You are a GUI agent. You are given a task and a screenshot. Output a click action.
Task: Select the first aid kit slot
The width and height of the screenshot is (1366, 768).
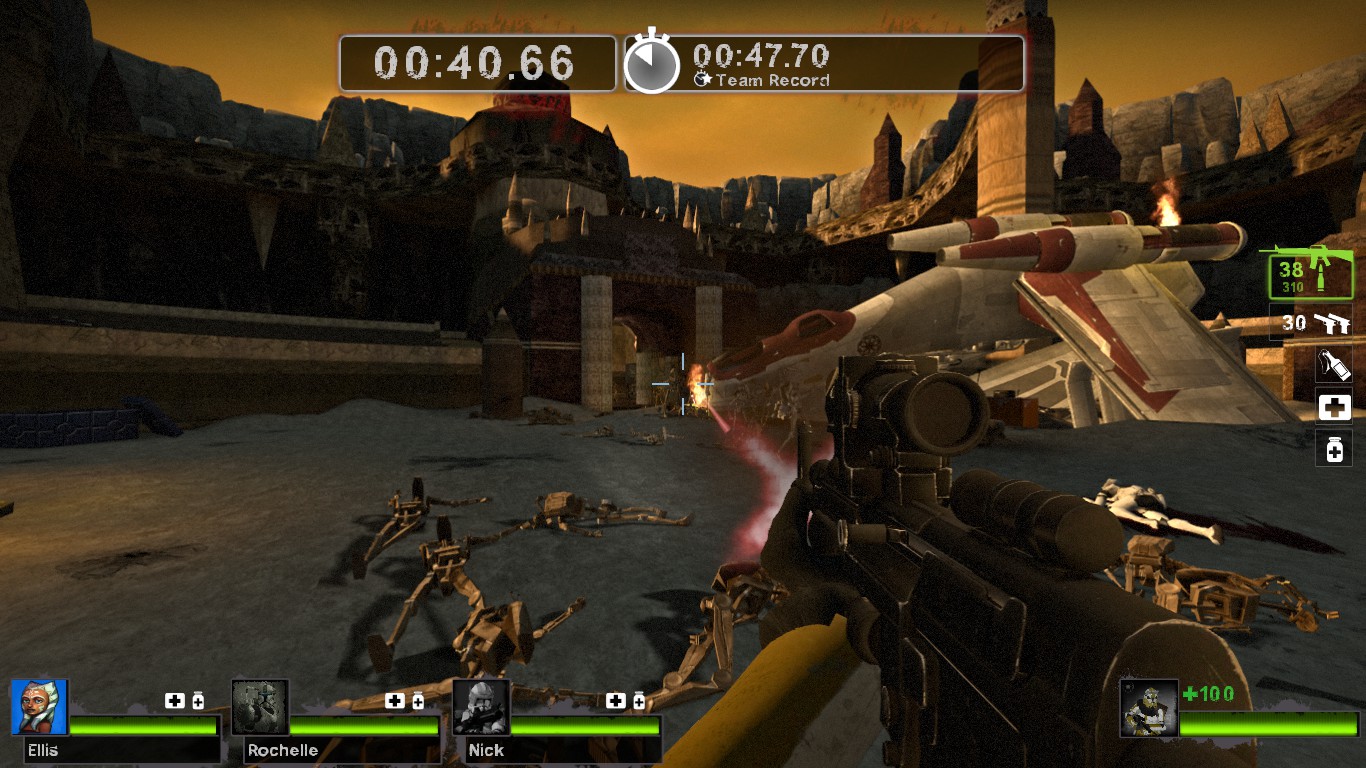(1334, 407)
